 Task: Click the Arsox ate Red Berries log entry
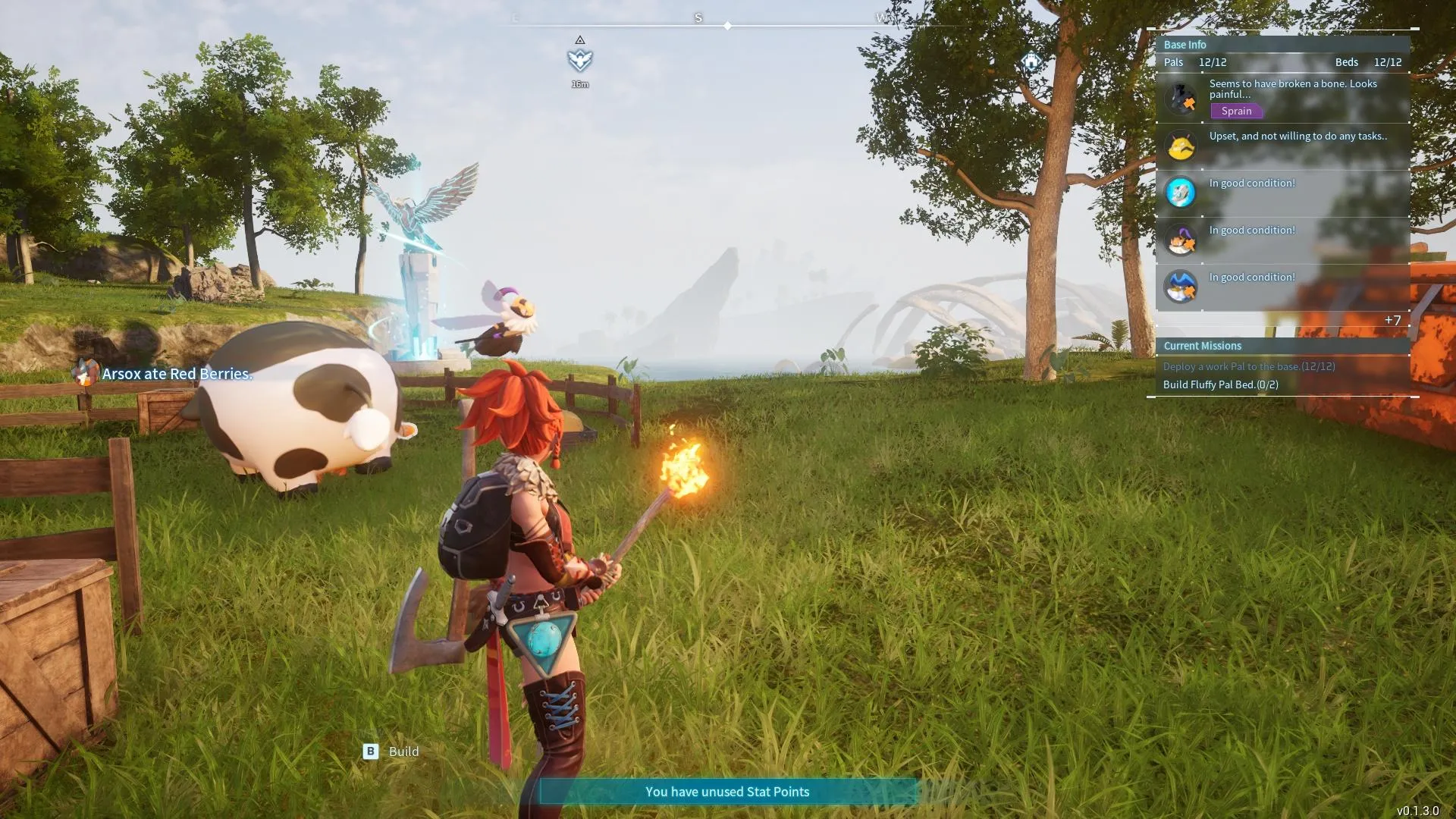(177, 374)
